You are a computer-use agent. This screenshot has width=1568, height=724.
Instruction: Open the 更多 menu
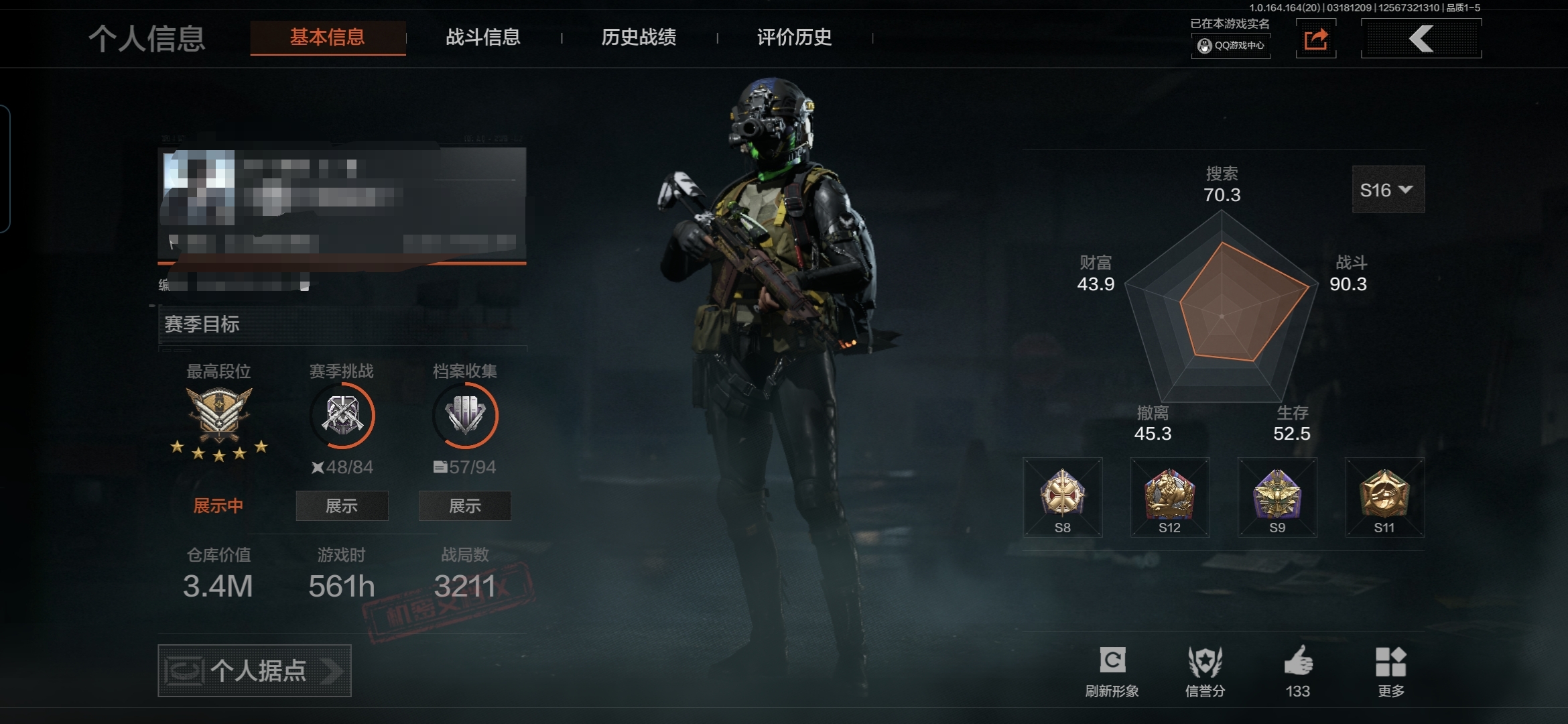click(x=1390, y=662)
